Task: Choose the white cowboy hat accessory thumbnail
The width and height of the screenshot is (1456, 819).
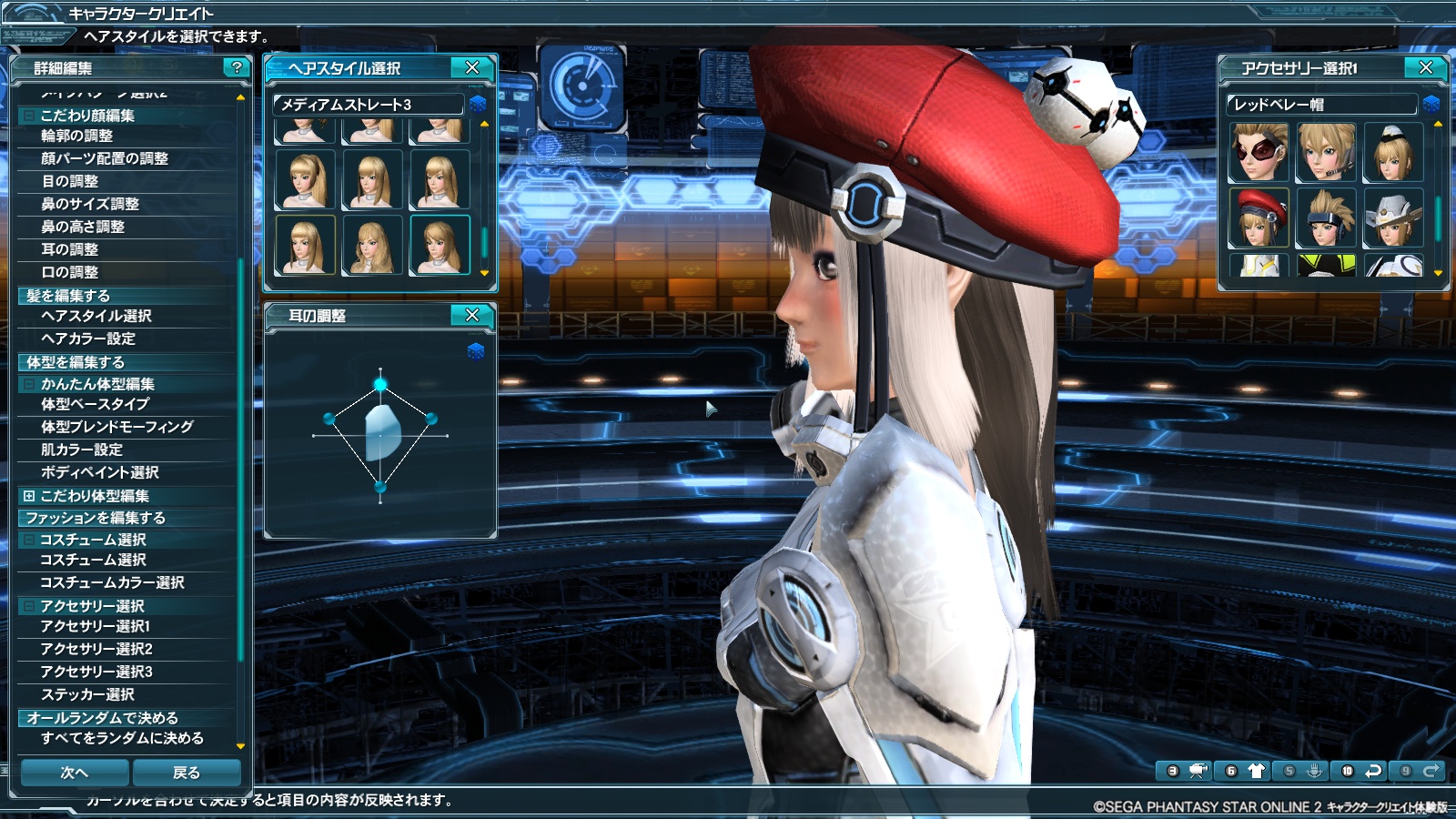Action: click(x=1392, y=218)
